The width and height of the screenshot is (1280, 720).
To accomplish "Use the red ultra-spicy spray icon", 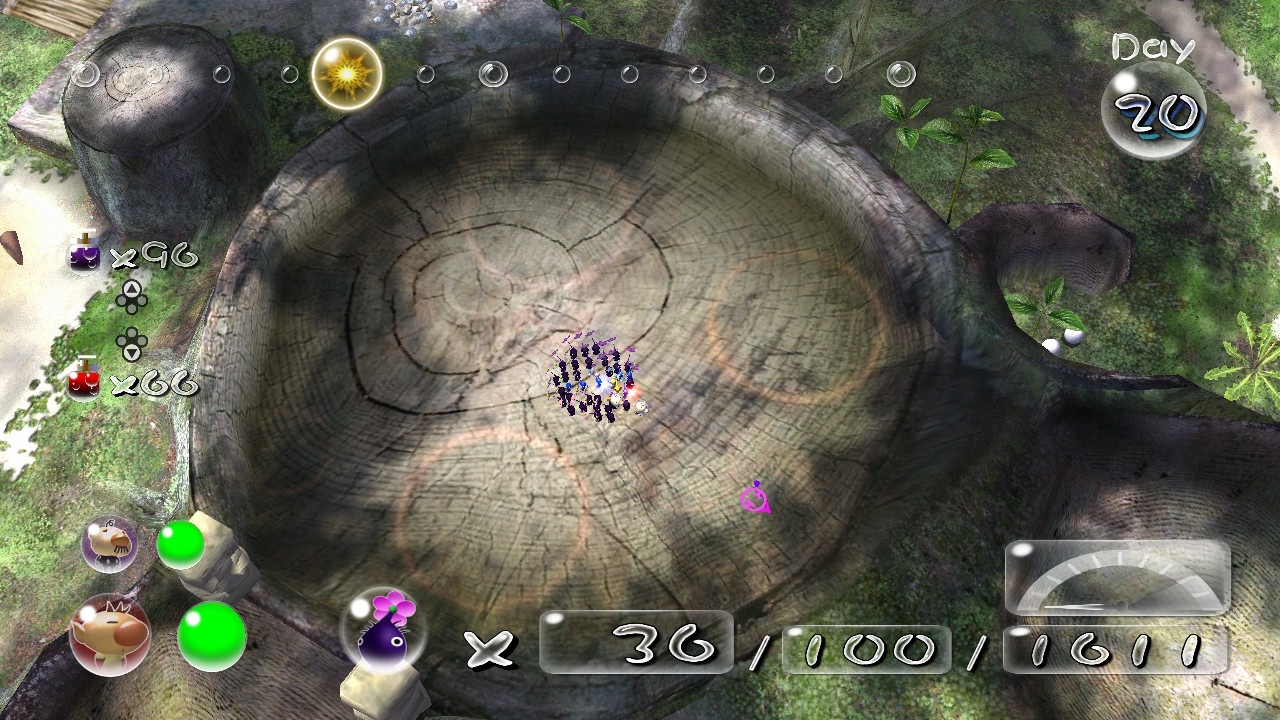I will click(84, 380).
